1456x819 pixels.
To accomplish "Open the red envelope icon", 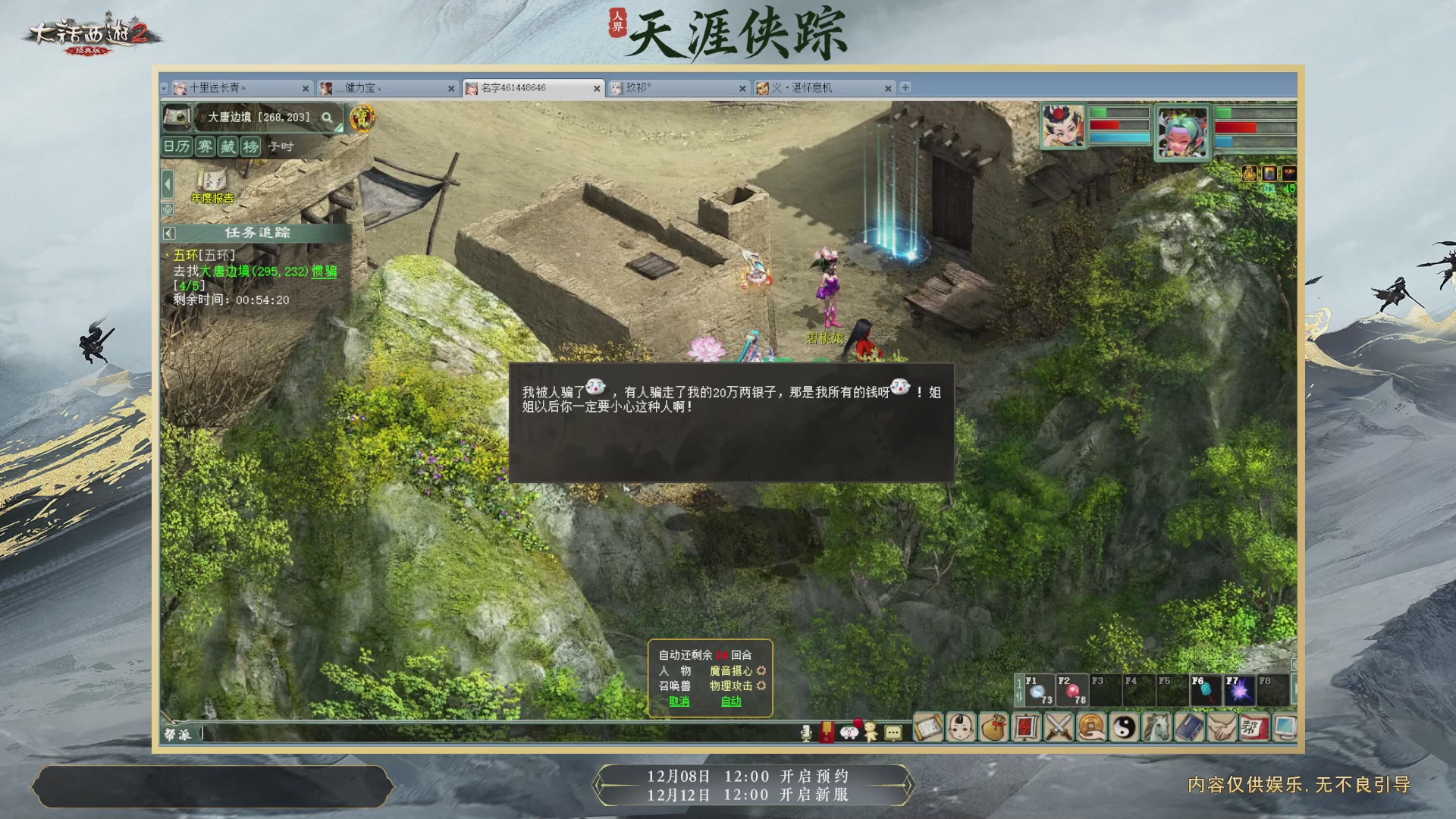I will pyautogui.click(x=827, y=732).
